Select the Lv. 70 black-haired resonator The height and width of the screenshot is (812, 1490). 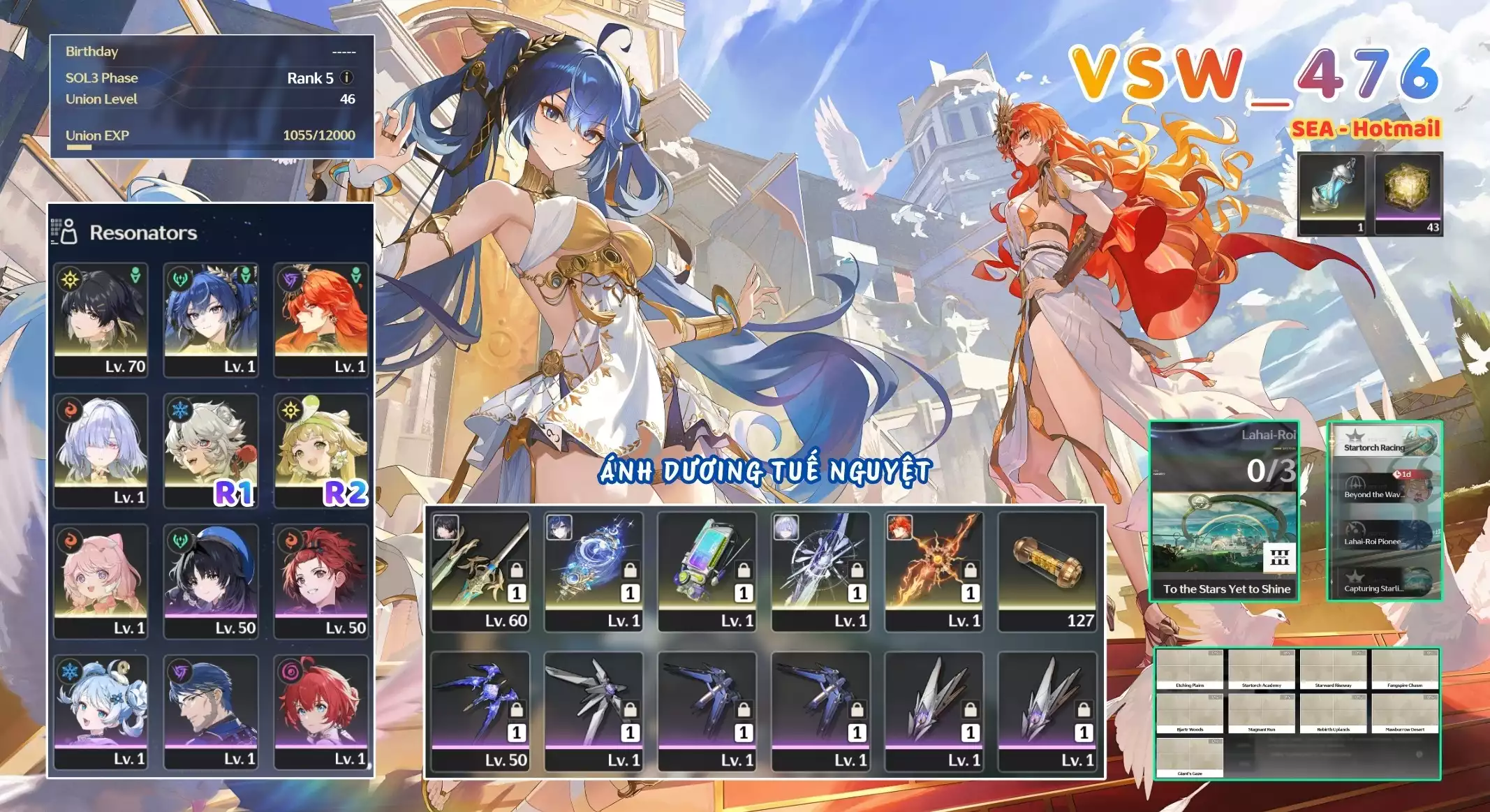tap(101, 320)
